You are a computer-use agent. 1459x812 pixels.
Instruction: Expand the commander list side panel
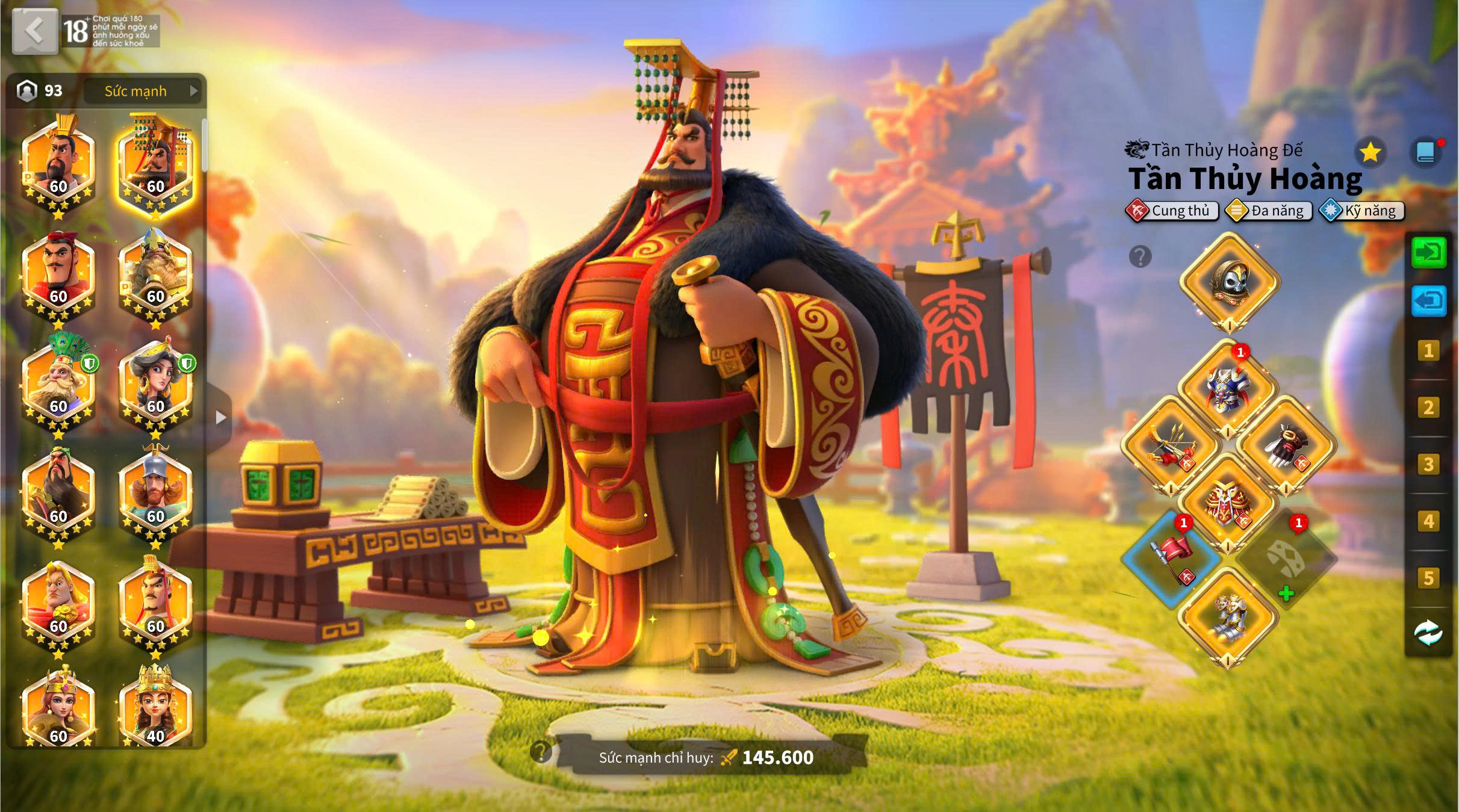point(220,417)
